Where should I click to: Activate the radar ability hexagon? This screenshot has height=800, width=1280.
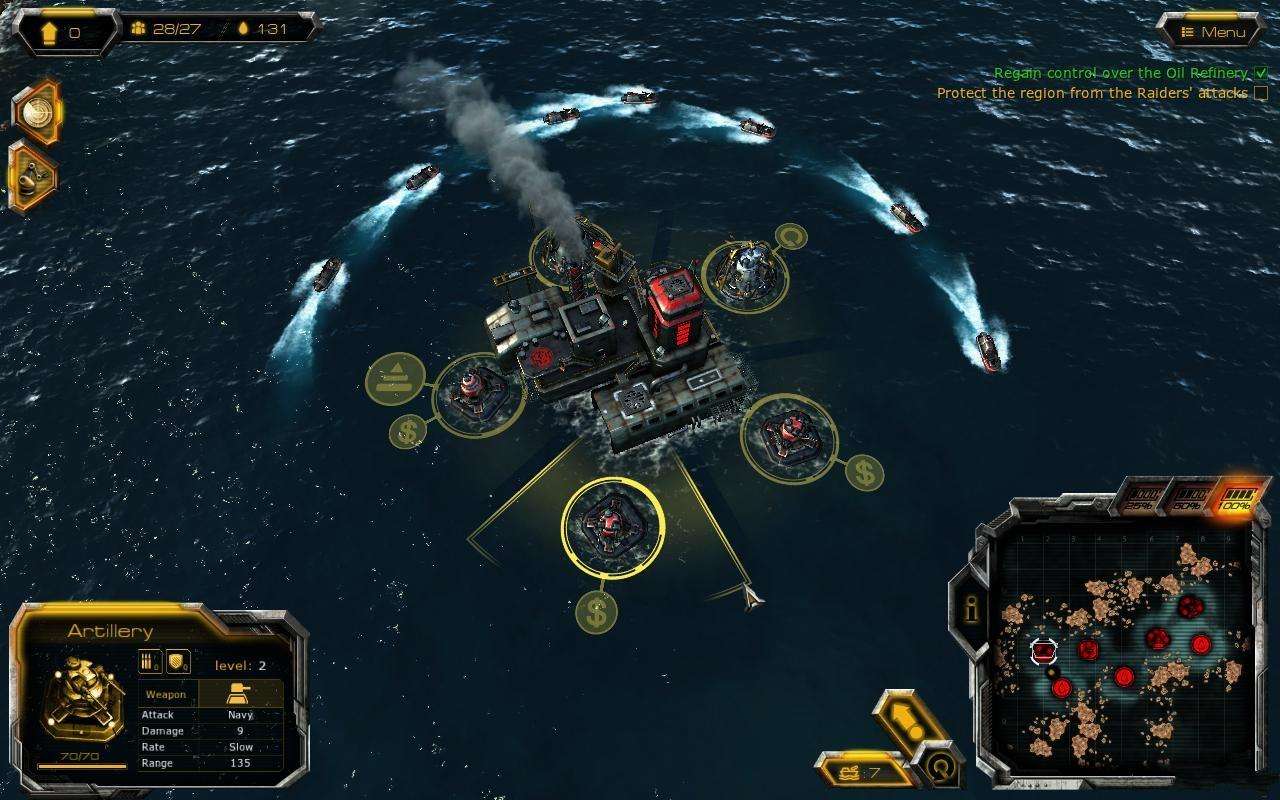coord(36,111)
